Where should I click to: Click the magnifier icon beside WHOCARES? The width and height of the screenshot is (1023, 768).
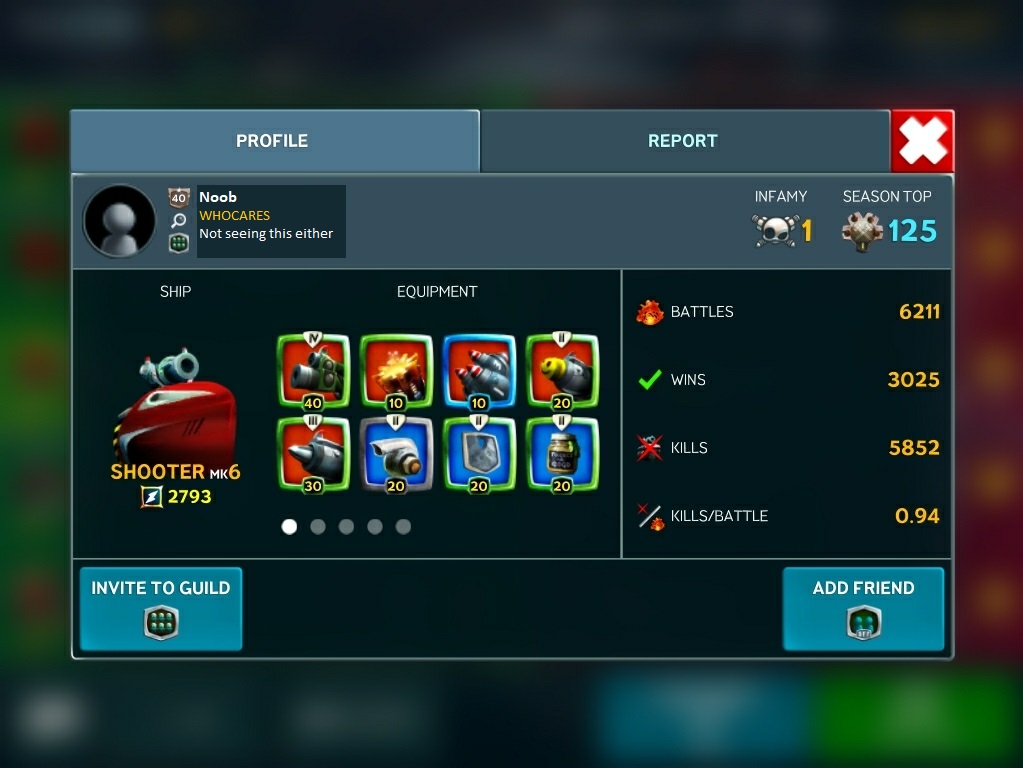(x=179, y=221)
